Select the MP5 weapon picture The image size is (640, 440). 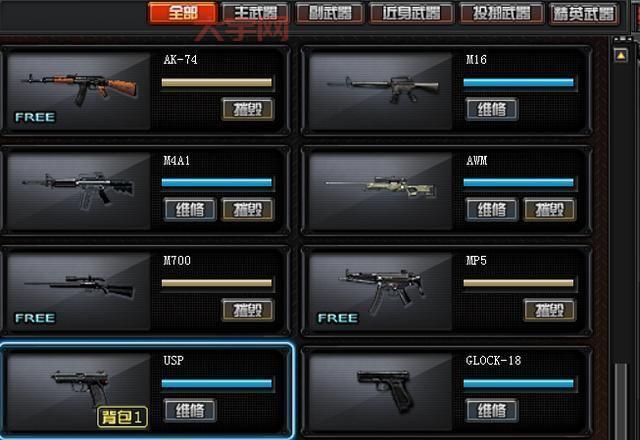[x=380, y=291]
